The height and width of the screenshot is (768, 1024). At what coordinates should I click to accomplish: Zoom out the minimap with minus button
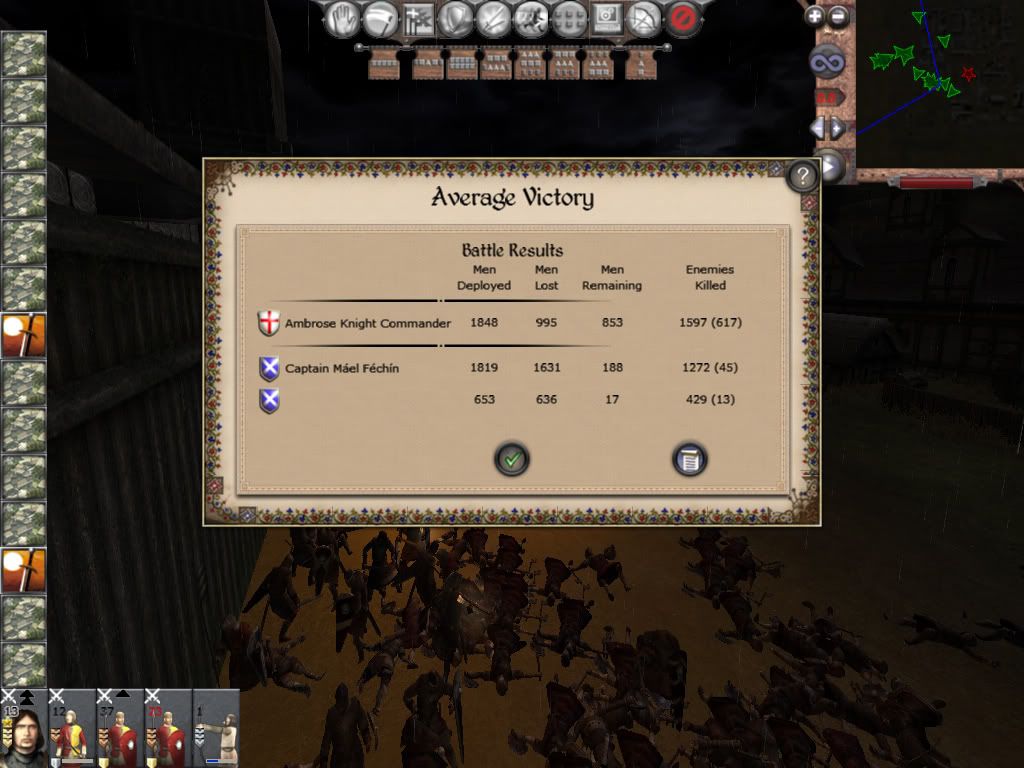click(x=838, y=16)
